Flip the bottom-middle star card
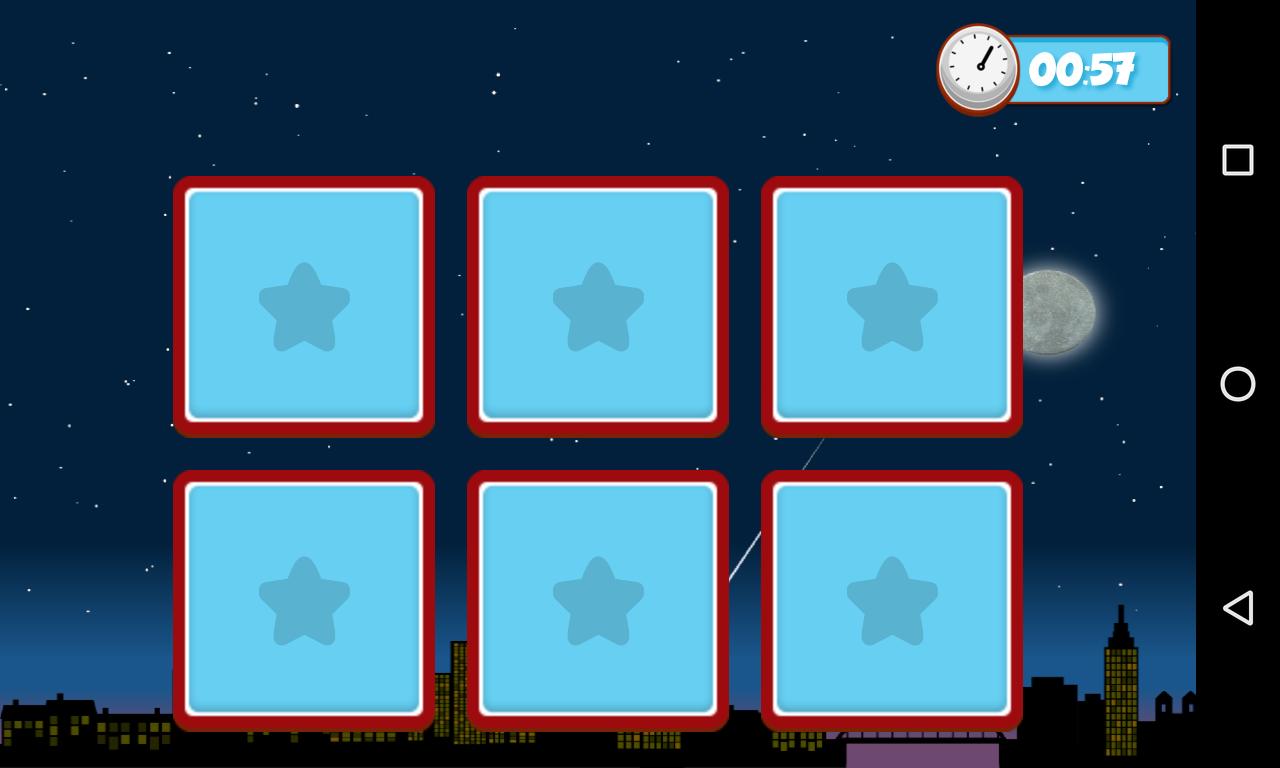The image size is (1280, 768). click(597, 600)
